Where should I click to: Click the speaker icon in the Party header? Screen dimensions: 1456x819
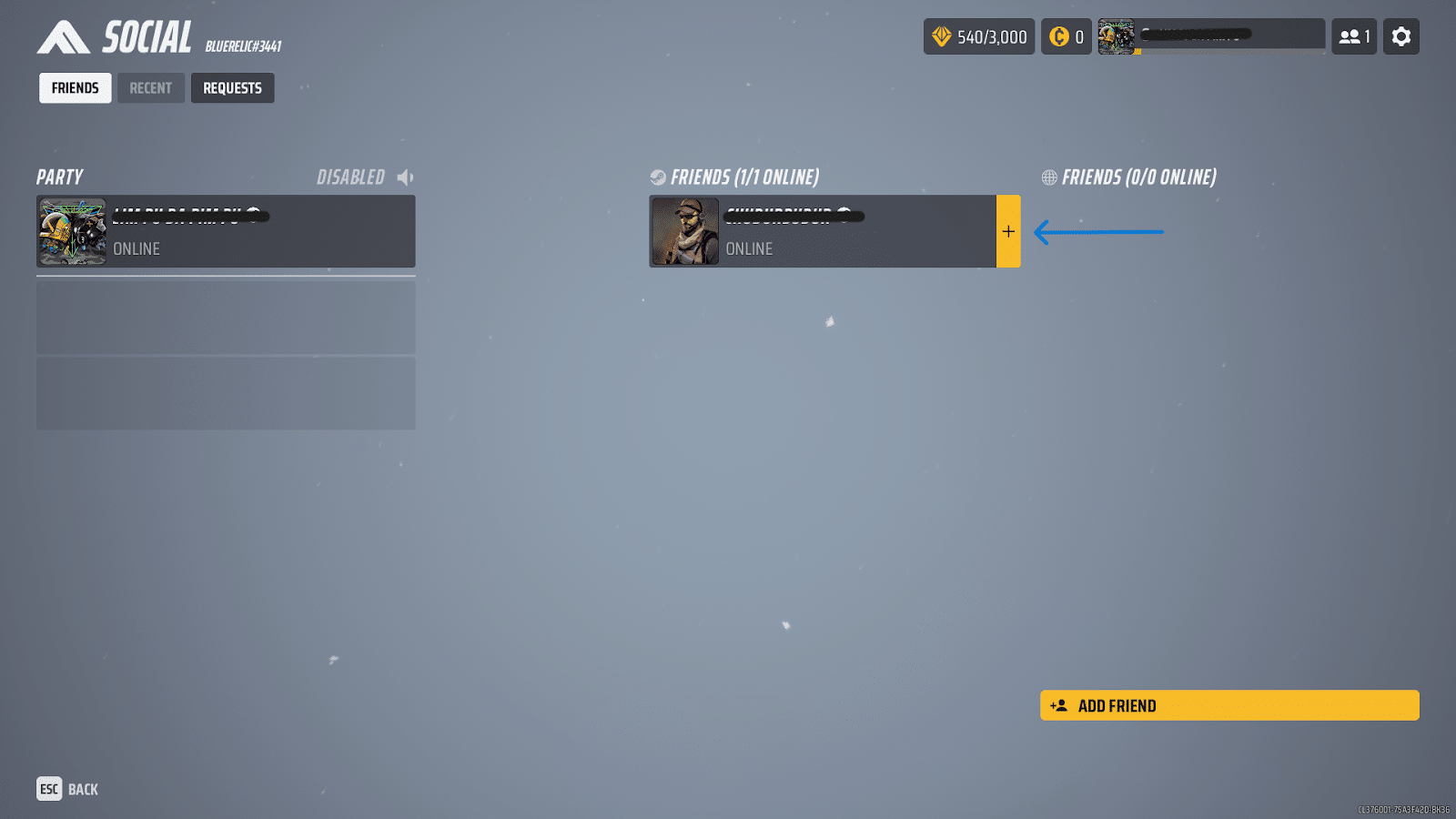(404, 177)
